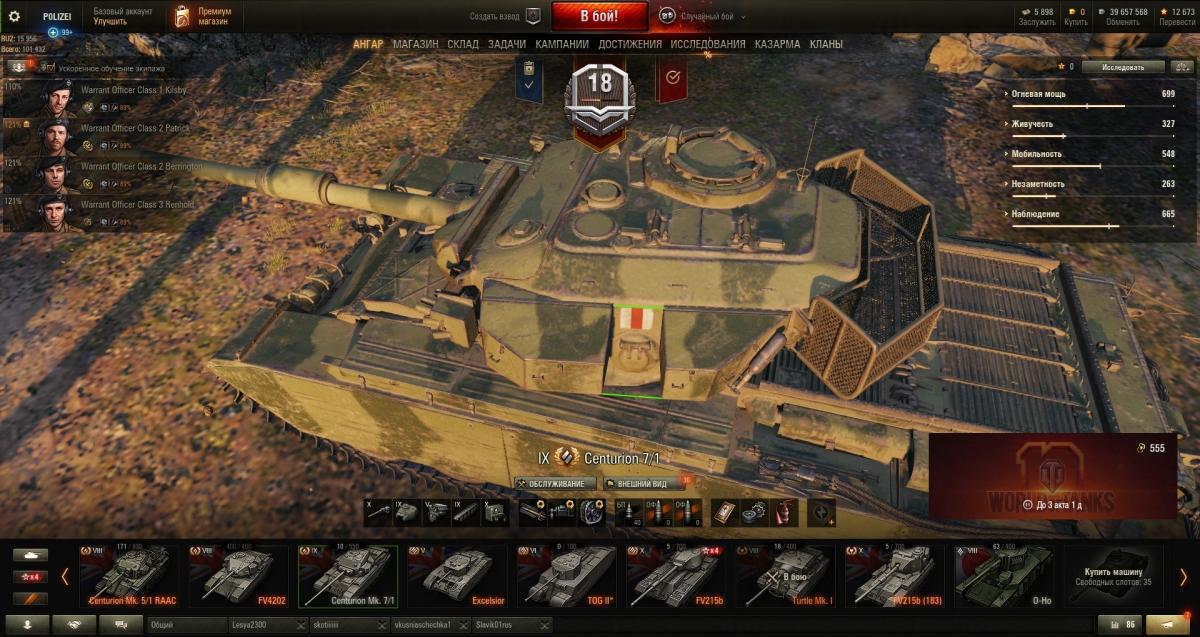
Task: Choose the TOG II* tank
Action: pyautogui.click(x=568, y=575)
